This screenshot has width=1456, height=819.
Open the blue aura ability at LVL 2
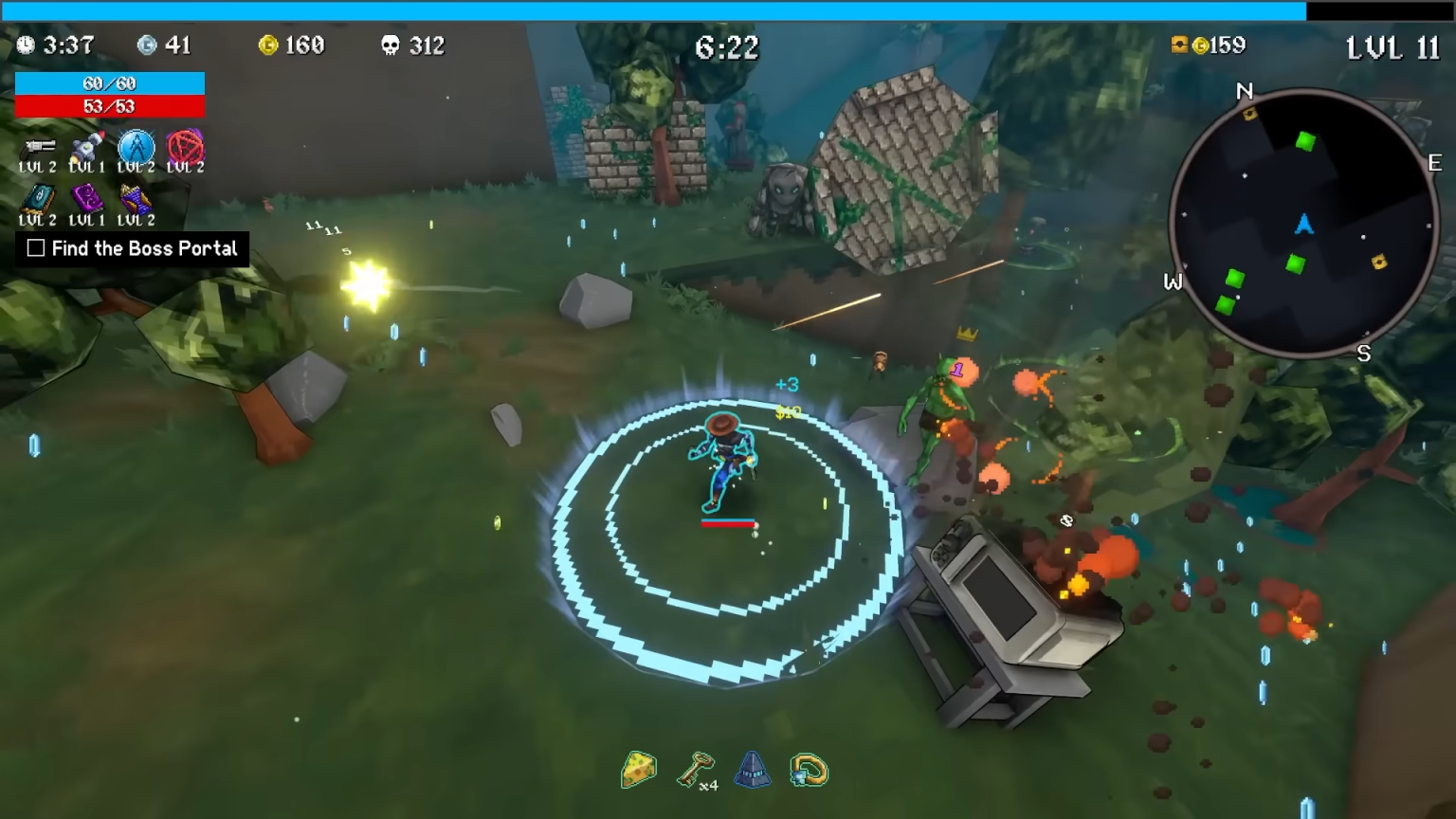(x=136, y=148)
